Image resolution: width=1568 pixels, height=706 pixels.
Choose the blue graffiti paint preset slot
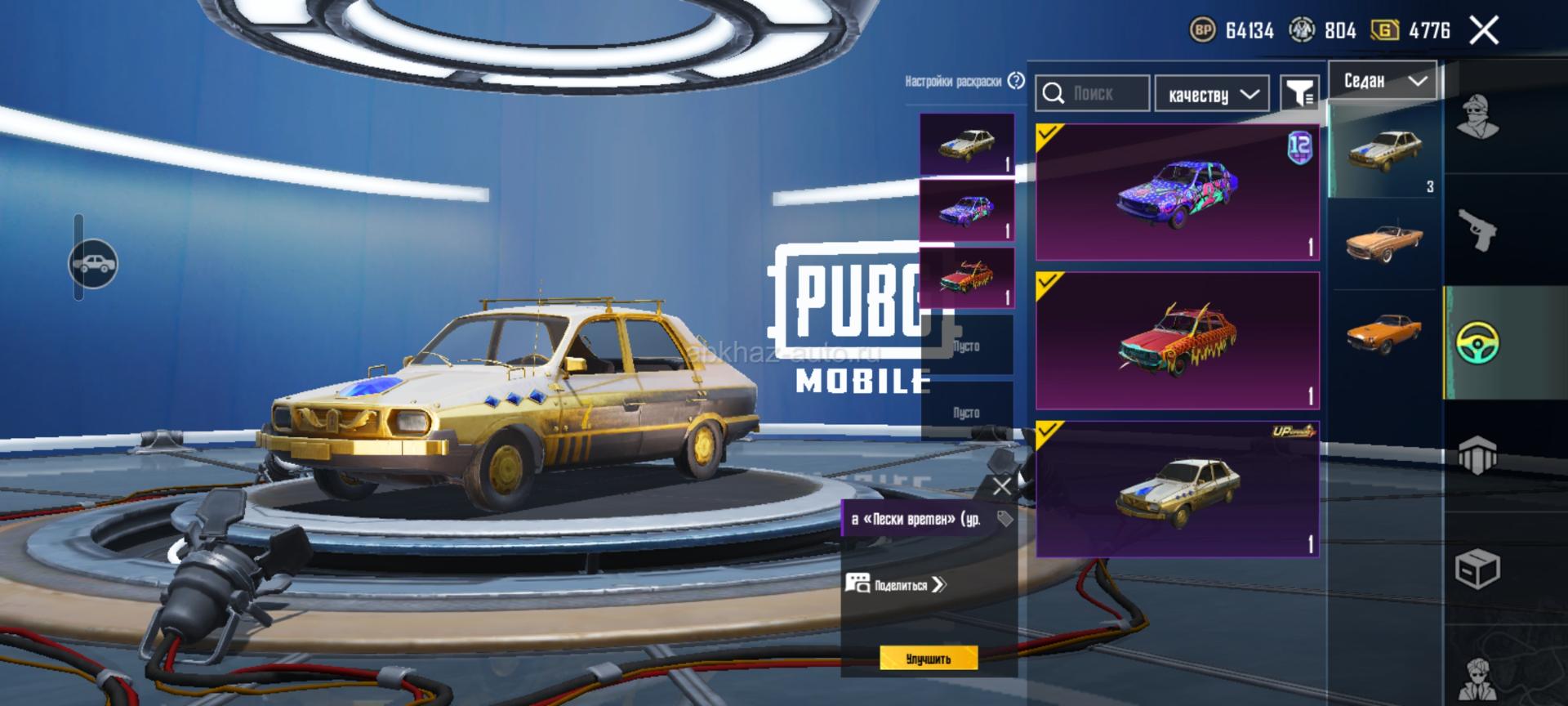pyautogui.click(x=967, y=210)
